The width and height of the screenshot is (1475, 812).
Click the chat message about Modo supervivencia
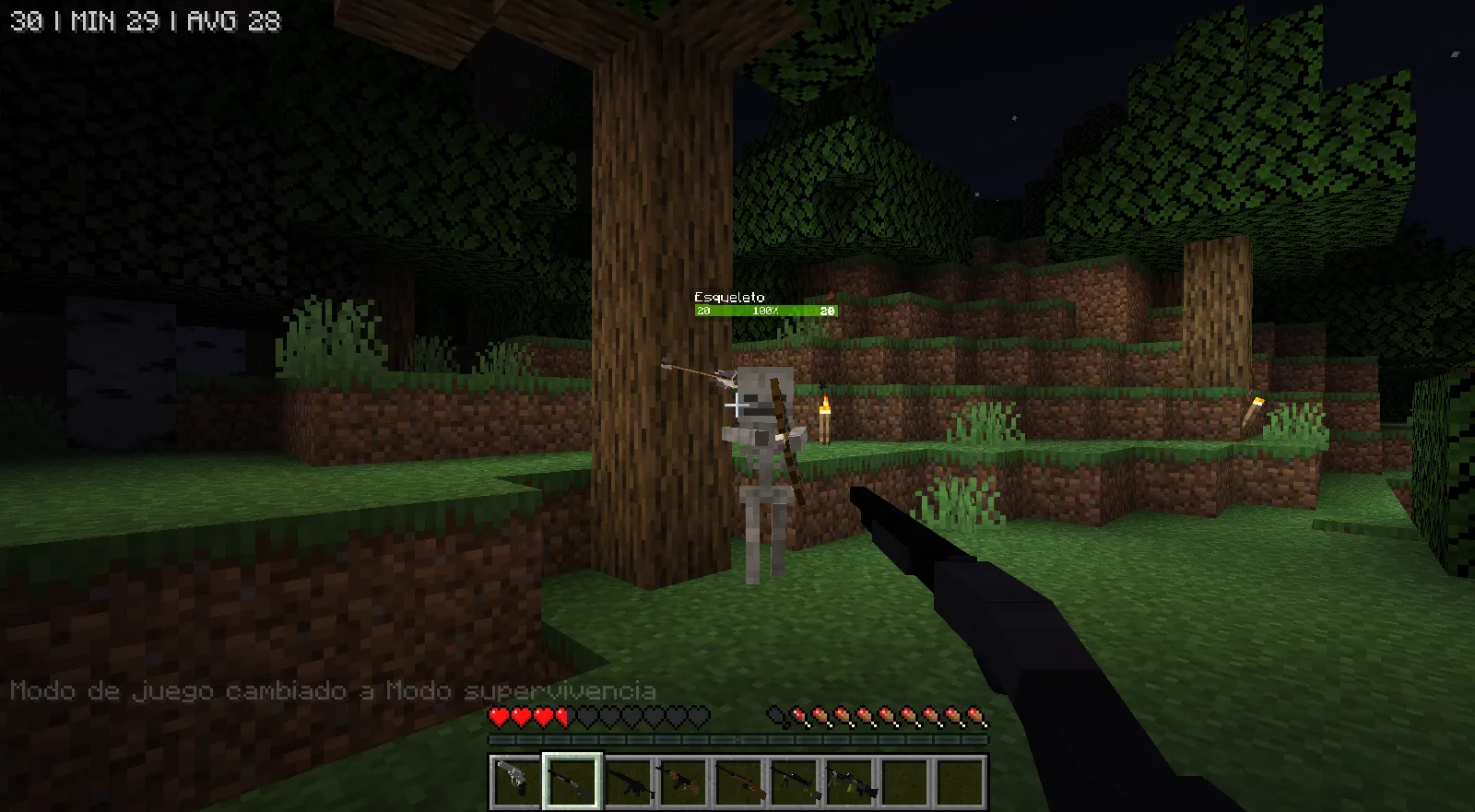click(x=335, y=690)
